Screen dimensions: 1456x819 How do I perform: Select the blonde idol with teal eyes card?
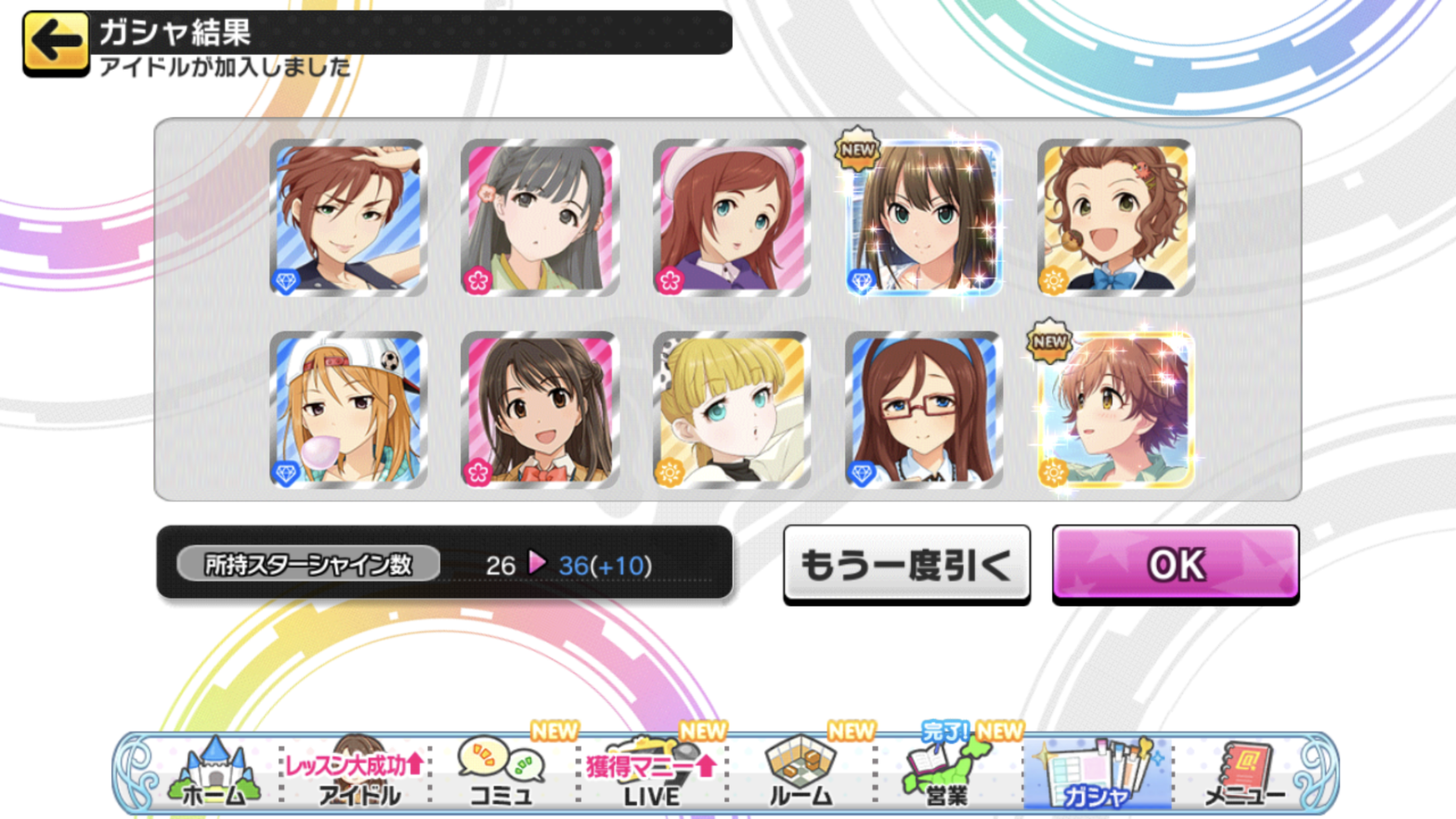point(731,410)
